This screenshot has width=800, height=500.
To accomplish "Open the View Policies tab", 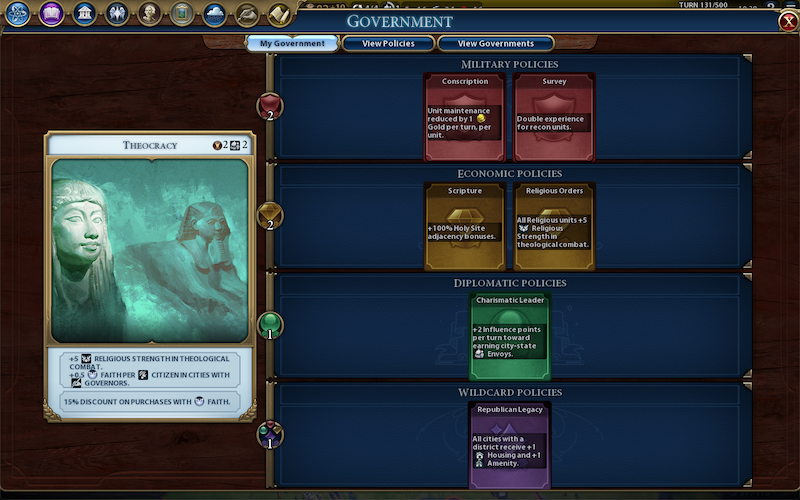I will tap(388, 44).
